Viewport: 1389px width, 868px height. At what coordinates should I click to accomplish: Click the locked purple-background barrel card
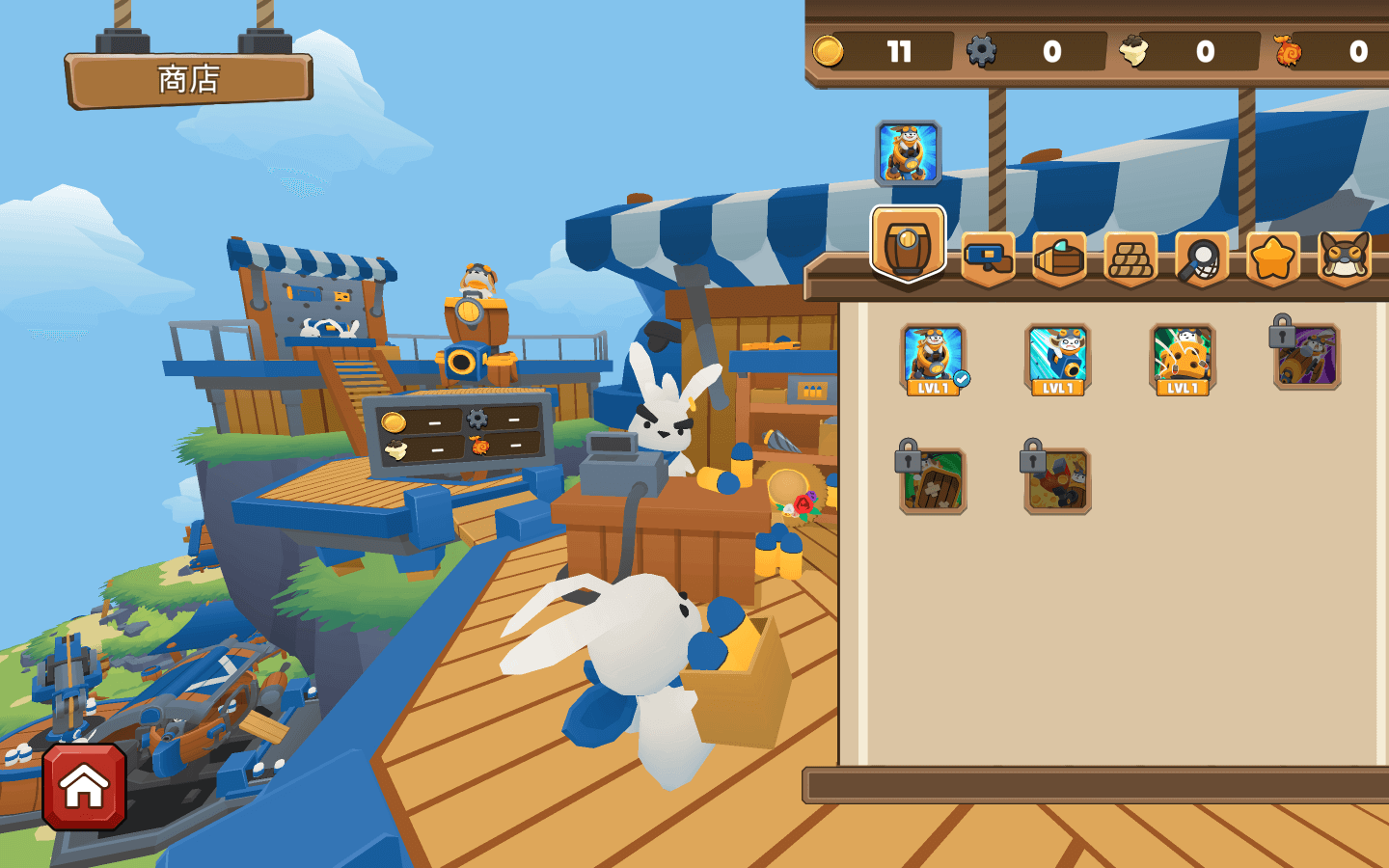tap(1307, 356)
